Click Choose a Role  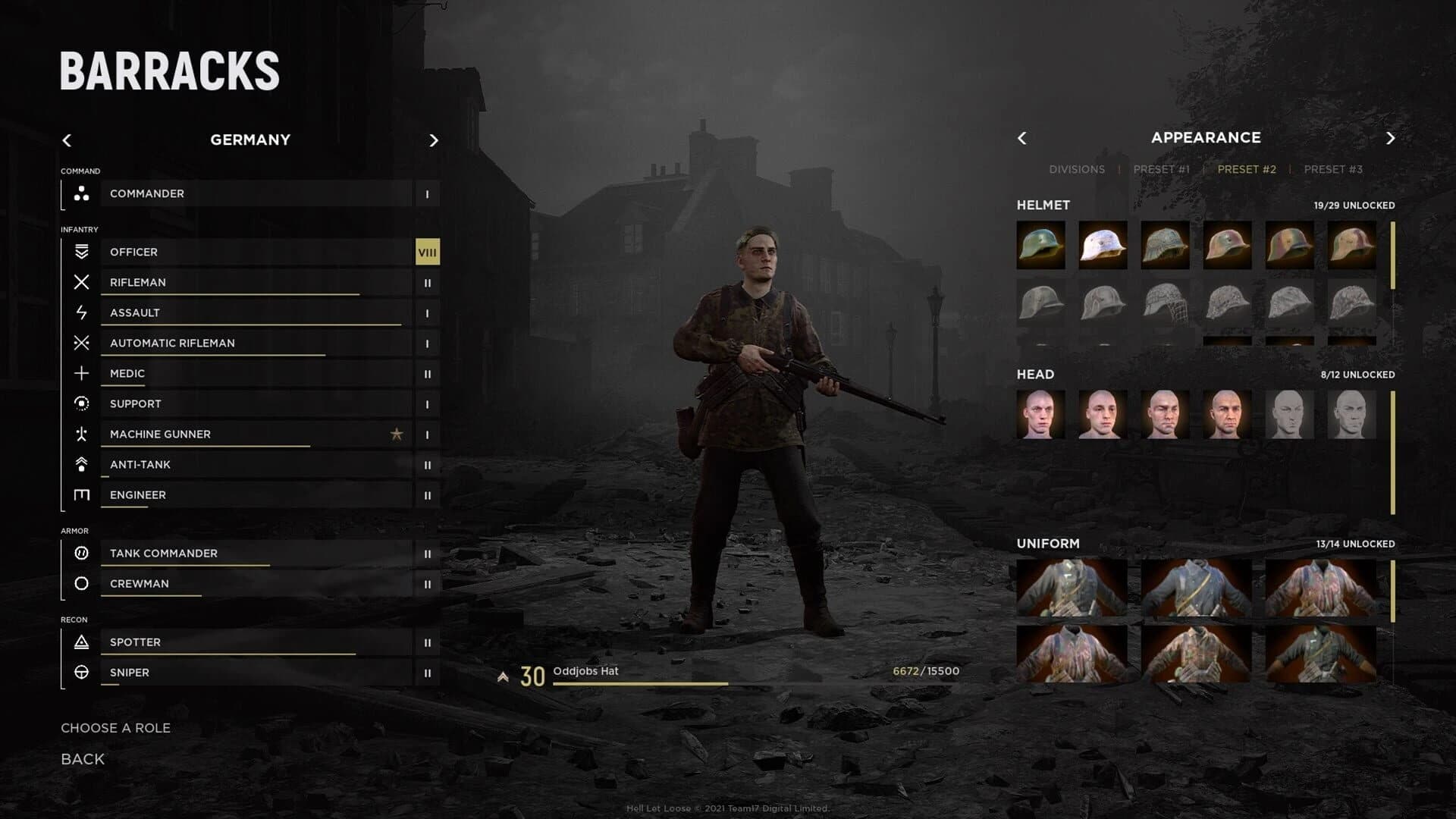115,727
